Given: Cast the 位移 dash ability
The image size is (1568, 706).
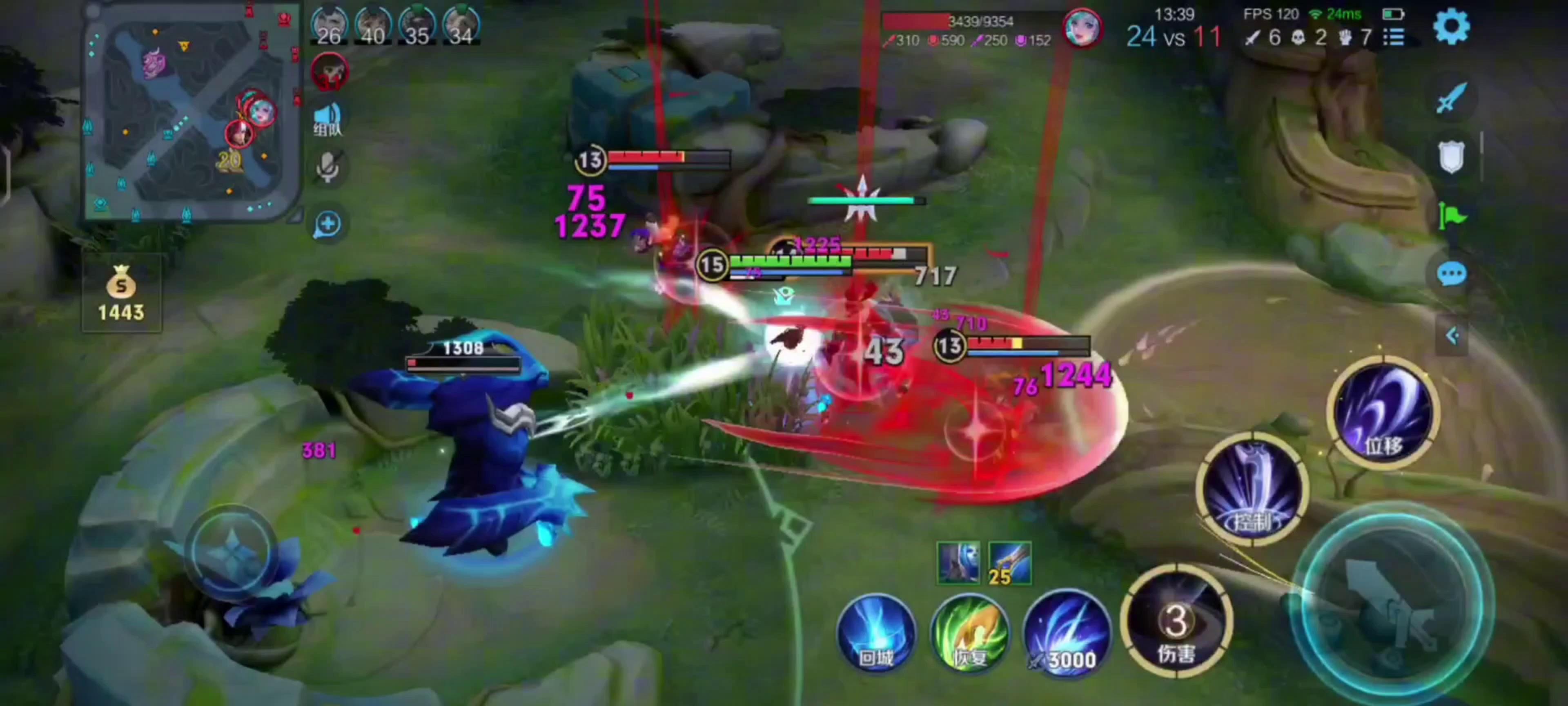Looking at the screenshot, I should 1382,412.
